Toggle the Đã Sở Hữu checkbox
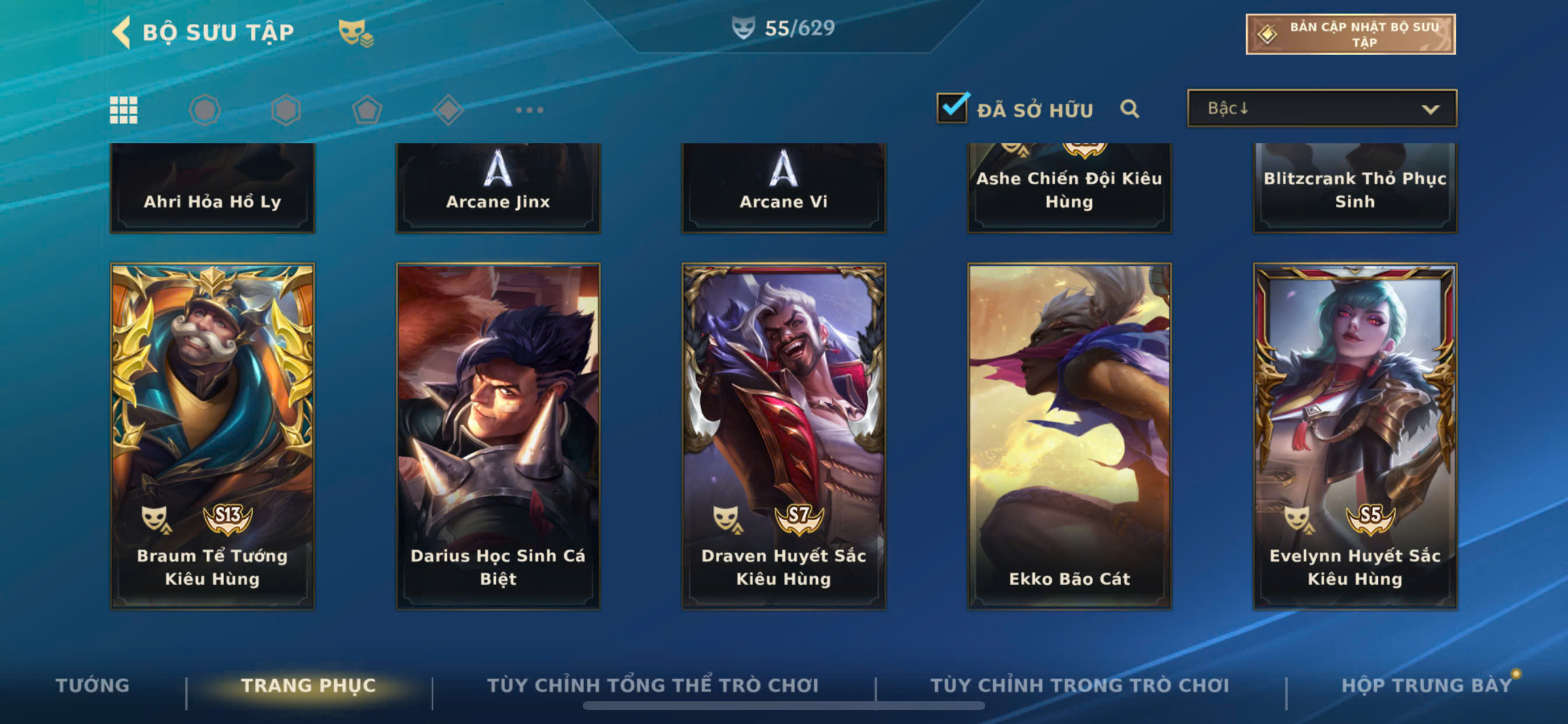The height and width of the screenshot is (724, 1568). [x=951, y=108]
